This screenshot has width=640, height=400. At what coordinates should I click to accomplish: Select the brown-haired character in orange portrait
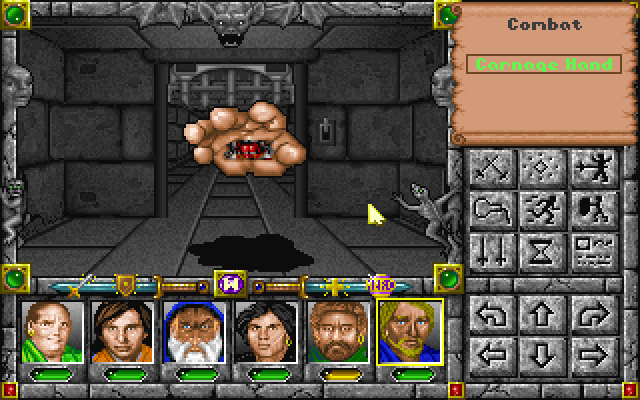point(124,331)
